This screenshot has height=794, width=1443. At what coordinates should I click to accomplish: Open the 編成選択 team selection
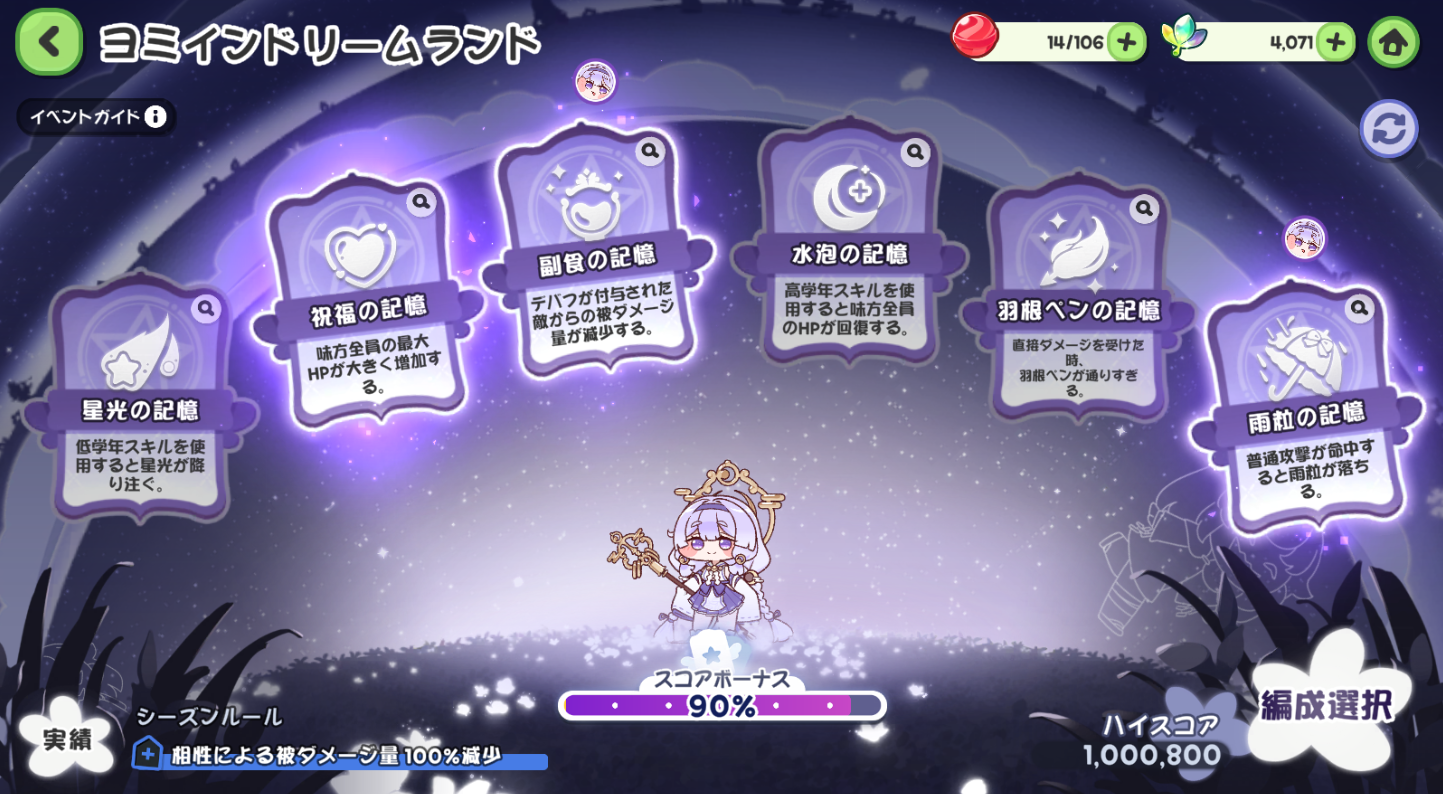[1326, 706]
